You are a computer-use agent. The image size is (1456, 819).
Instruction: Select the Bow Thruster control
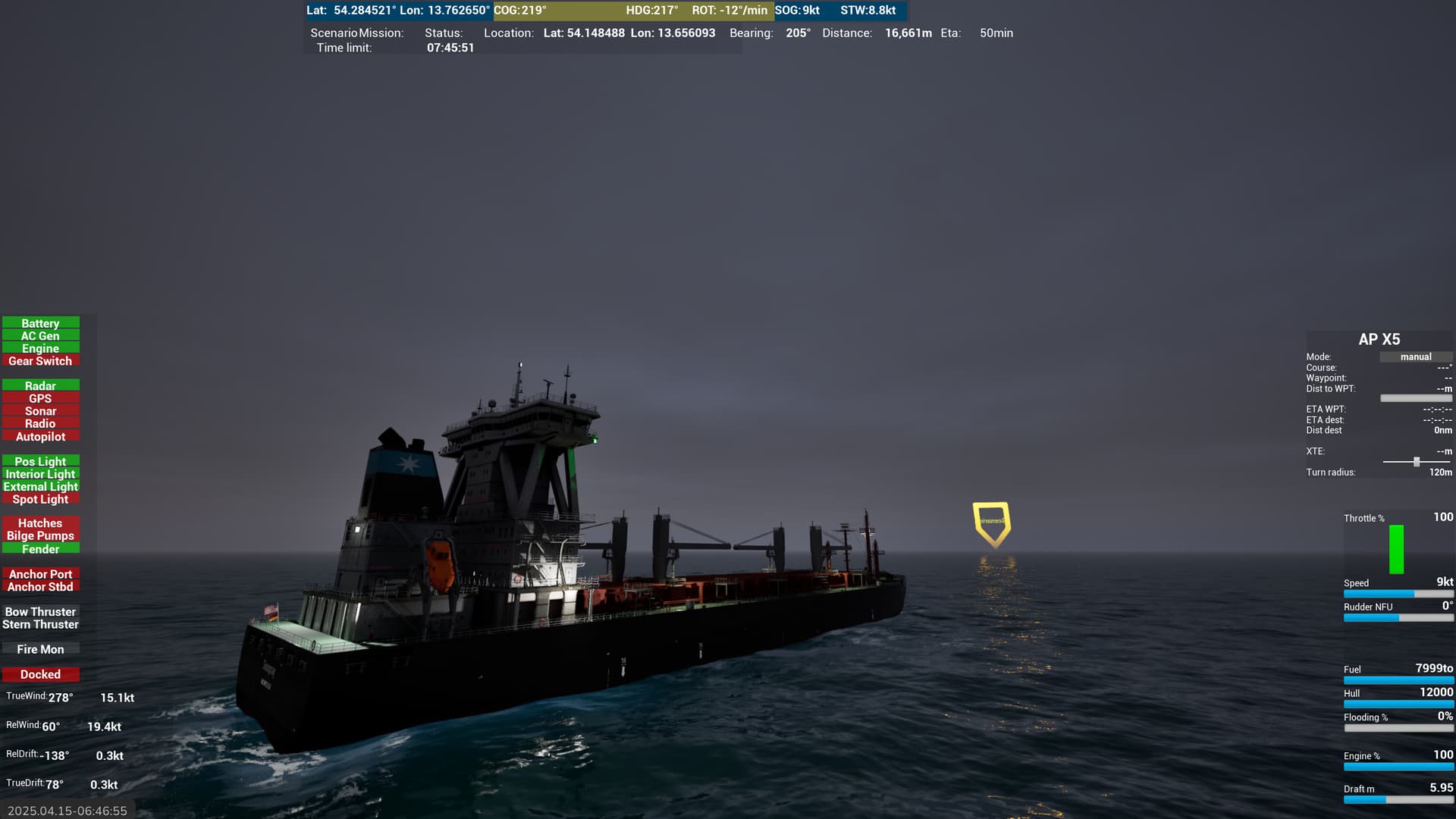[x=40, y=612]
